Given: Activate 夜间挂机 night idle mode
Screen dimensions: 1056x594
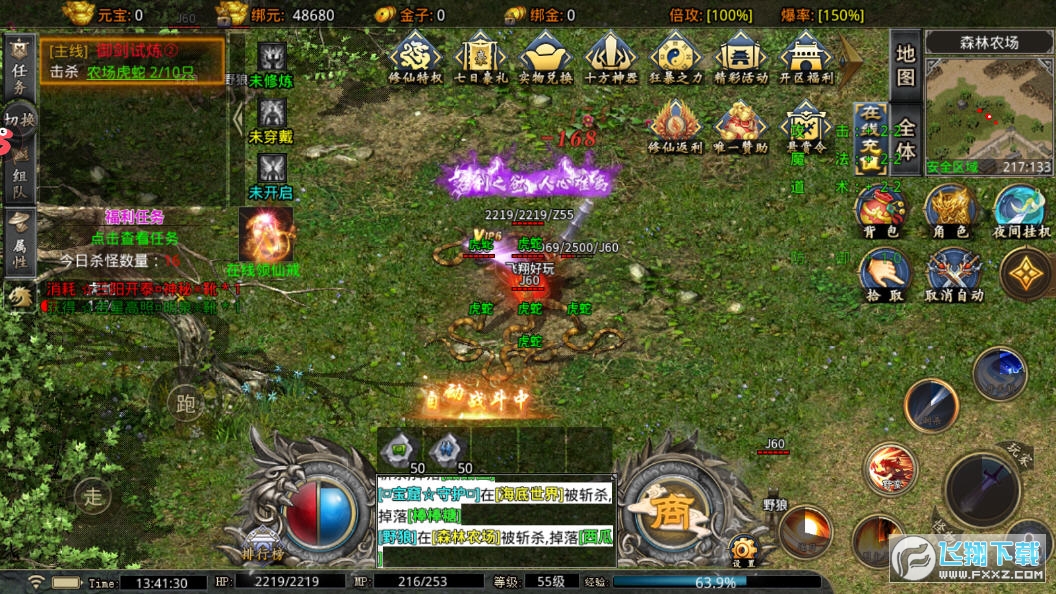Looking at the screenshot, I should click(1020, 210).
